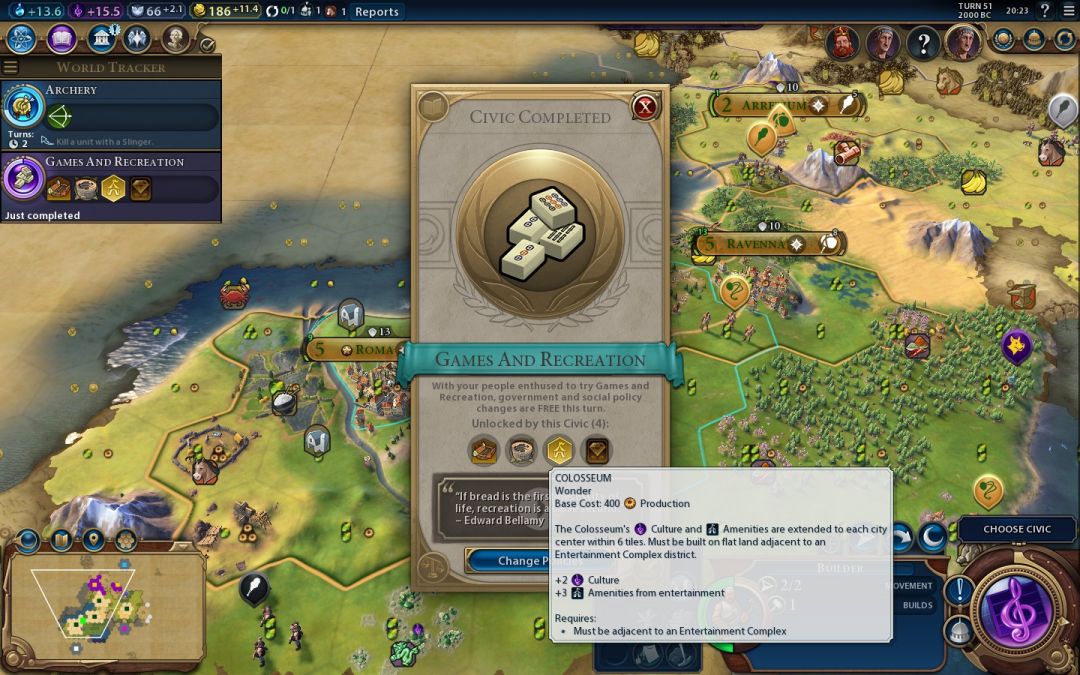Open the minimap map pins button
1080x675 pixels.
(x=93, y=541)
